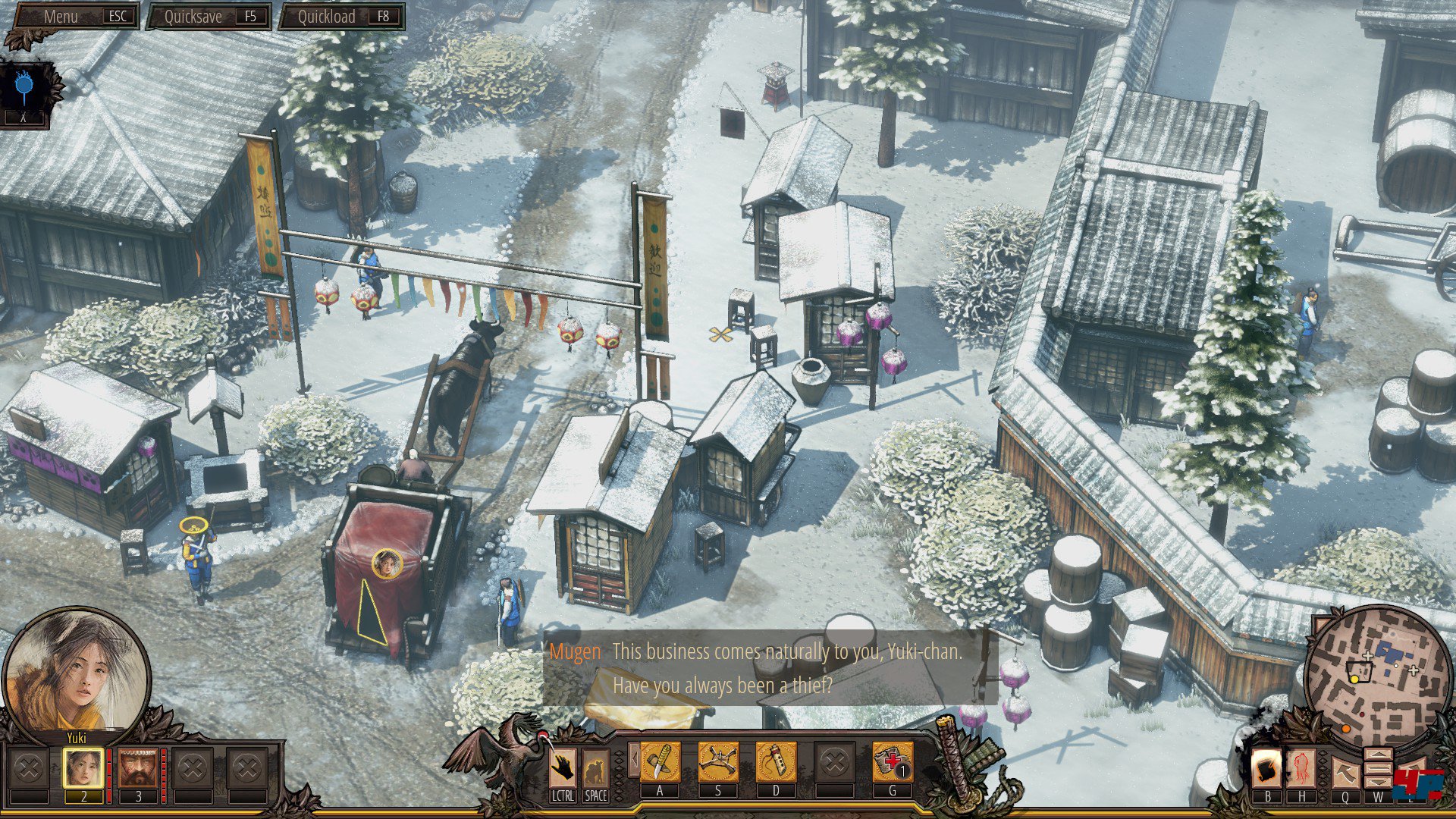1456x819 pixels.
Task: Click the Quickload button
Action: coord(342,17)
